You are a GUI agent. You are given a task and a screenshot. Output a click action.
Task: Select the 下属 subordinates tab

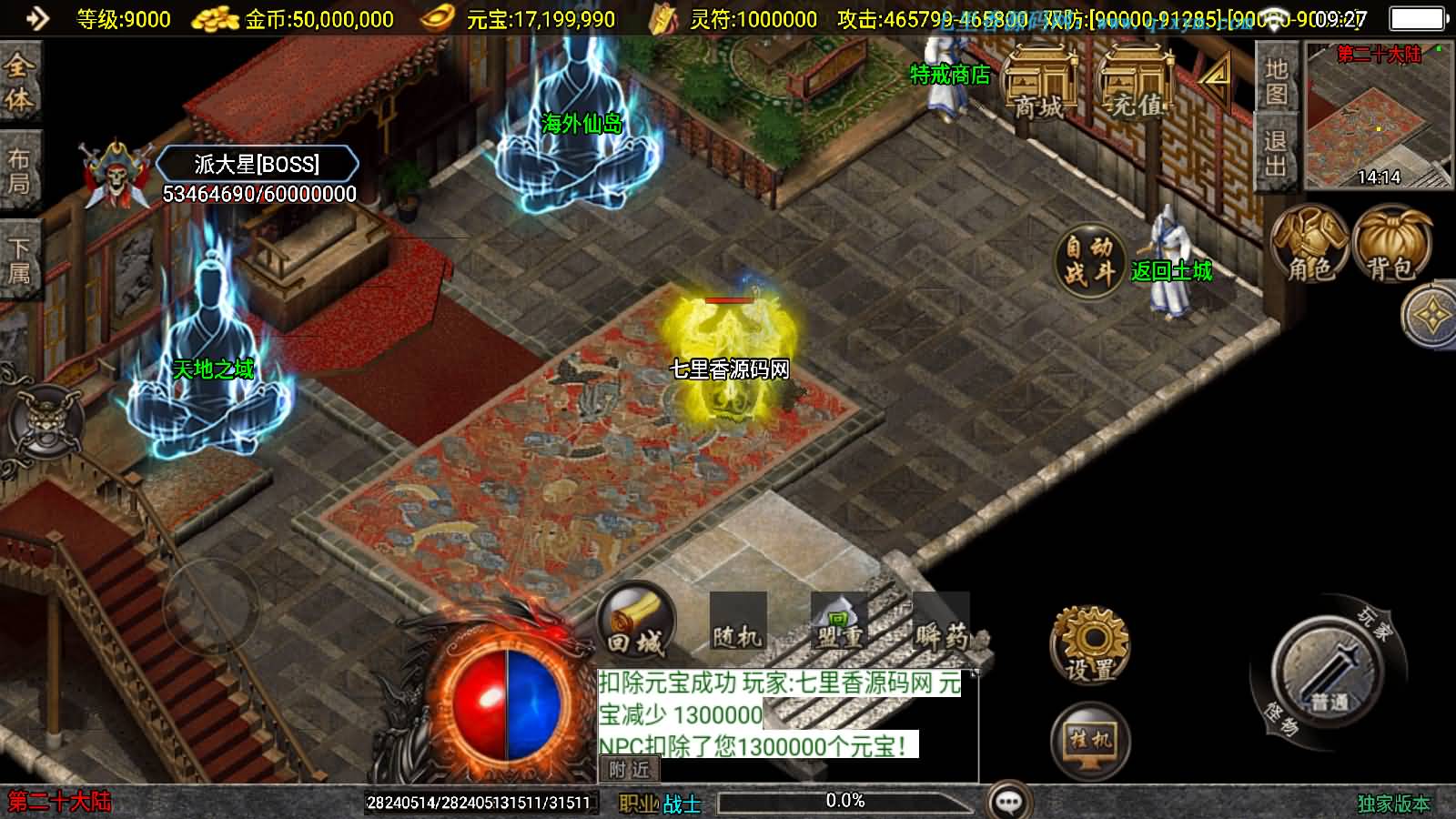(19, 260)
